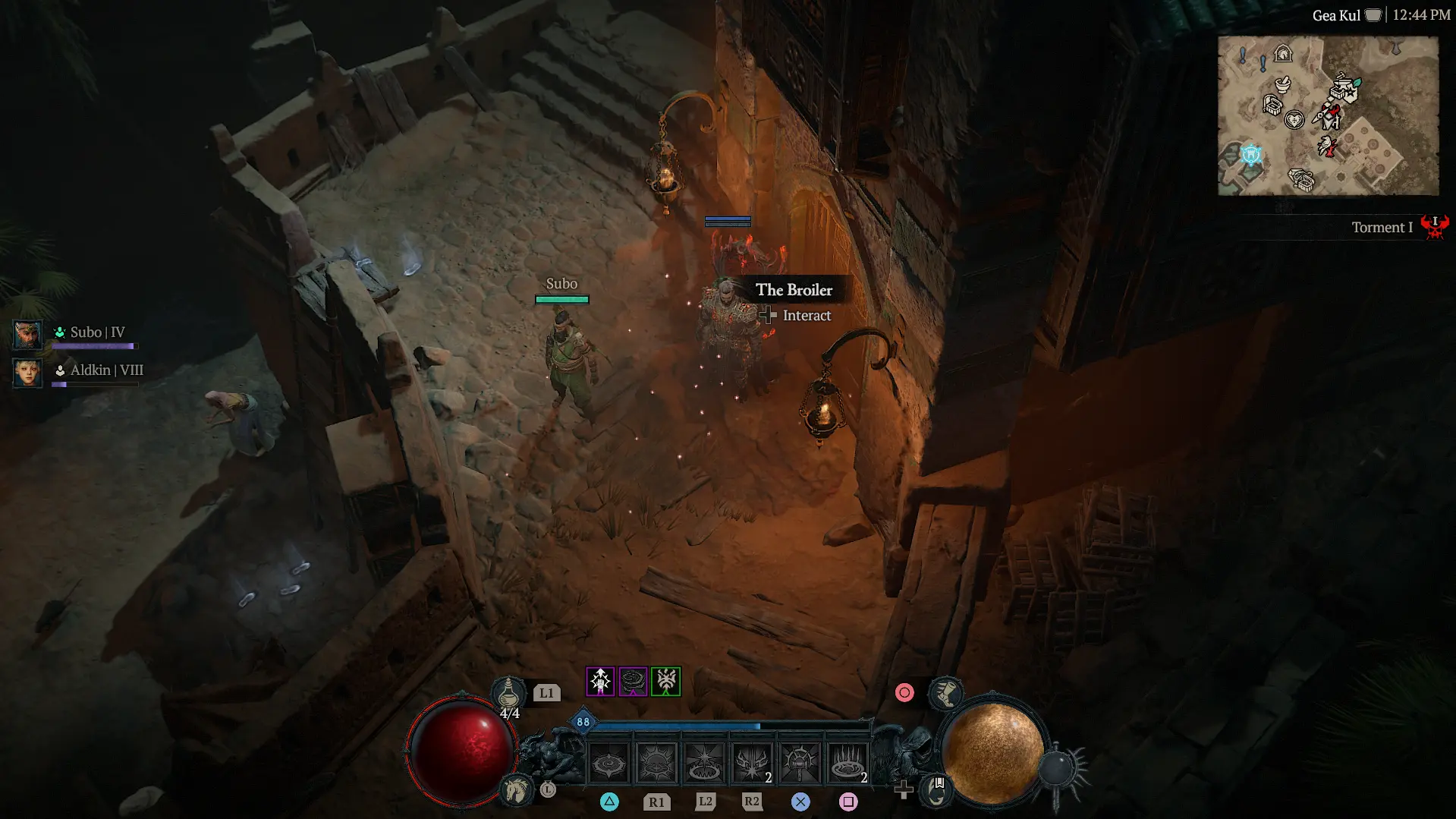The image size is (1456, 819).
Task: Click the green buff icon above the skill bar
Action: click(x=666, y=682)
